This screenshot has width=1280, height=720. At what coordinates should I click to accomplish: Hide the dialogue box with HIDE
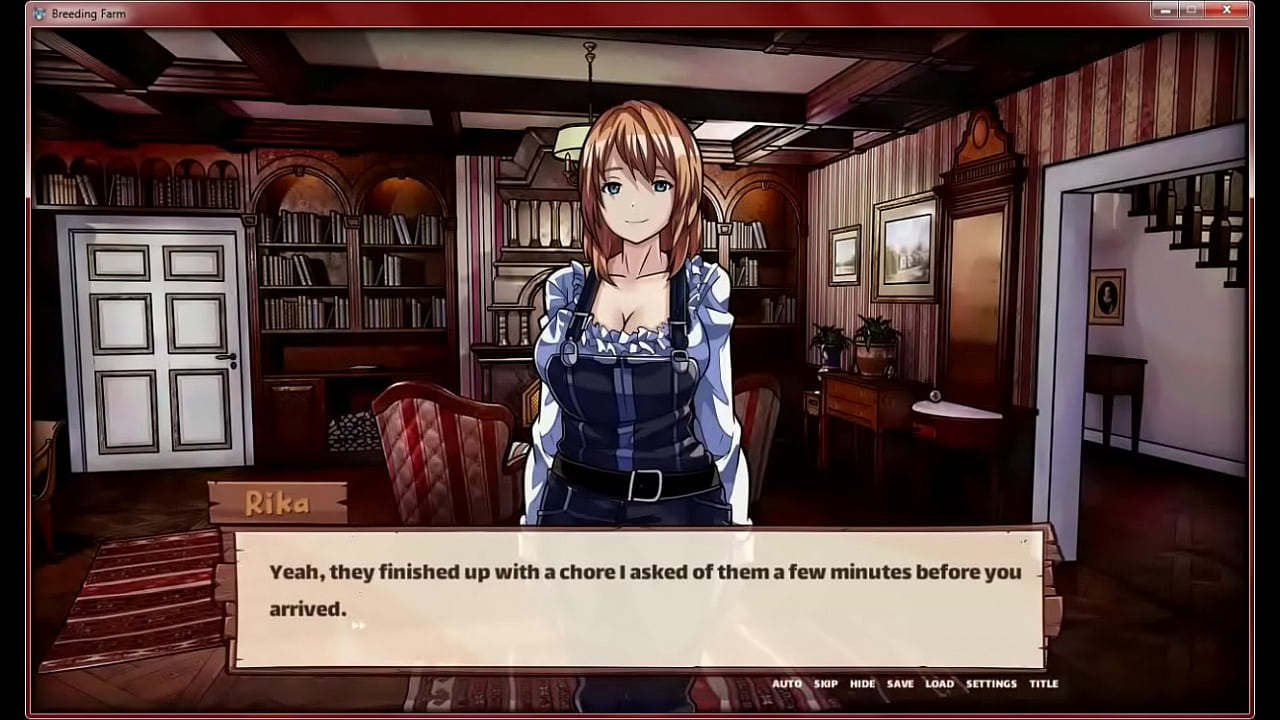(x=862, y=684)
